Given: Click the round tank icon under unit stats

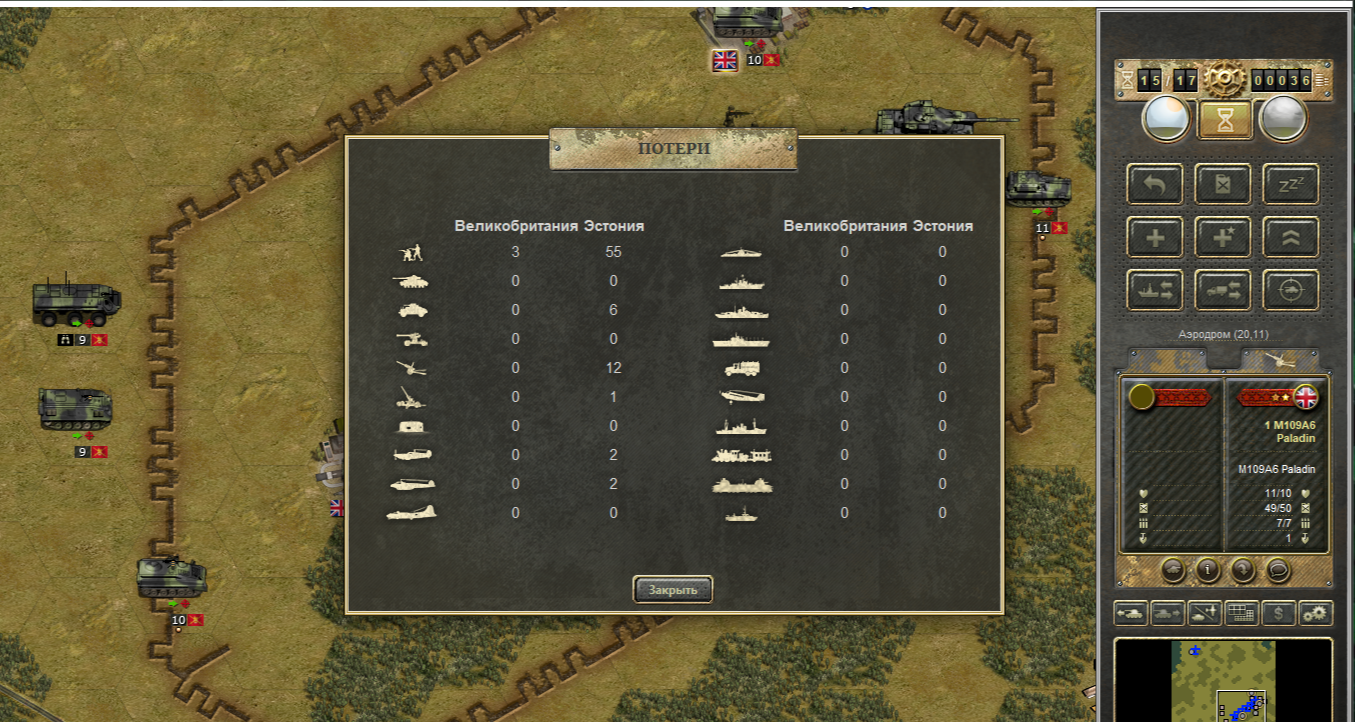Looking at the screenshot, I should tap(1173, 570).
